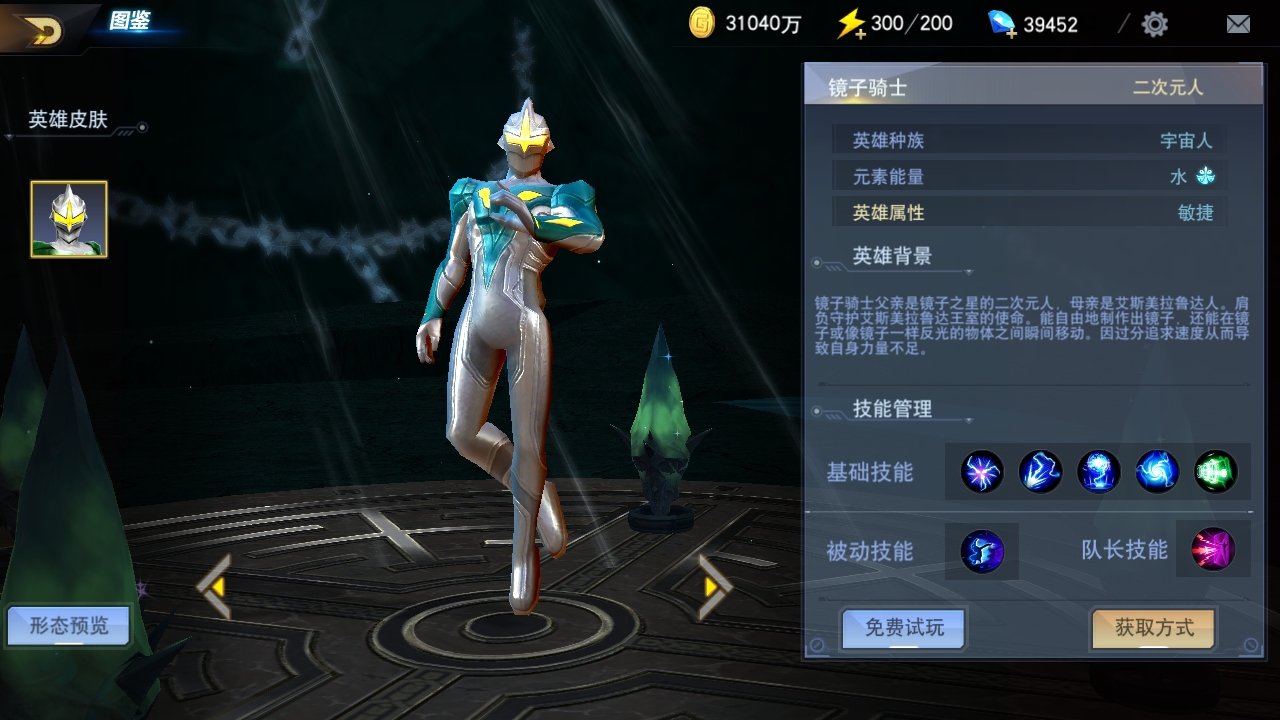Image resolution: width=1280 pixels, height=720 pixels.
Task: Refill energy via the lightning bolt icon
Action: click(x=851, y=24)
